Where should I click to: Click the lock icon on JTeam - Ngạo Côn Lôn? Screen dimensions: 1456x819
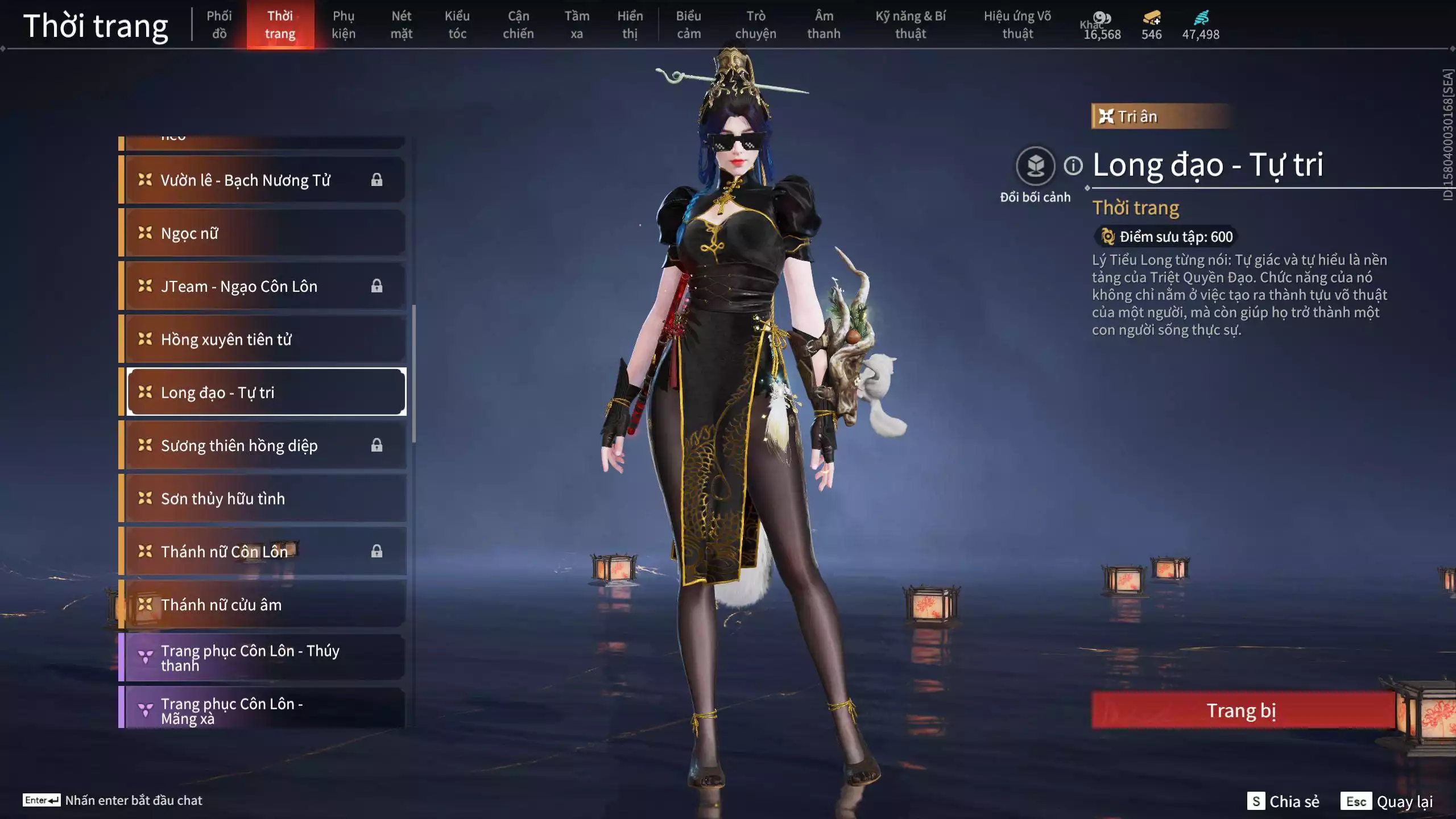point(377,286)
